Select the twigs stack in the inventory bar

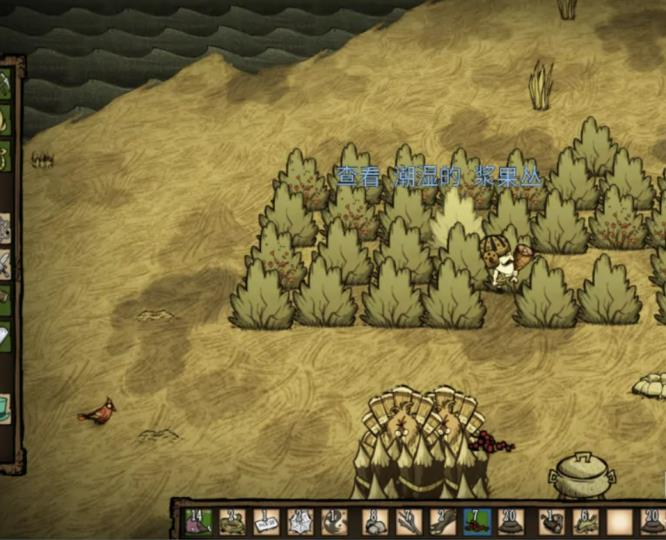408,521
